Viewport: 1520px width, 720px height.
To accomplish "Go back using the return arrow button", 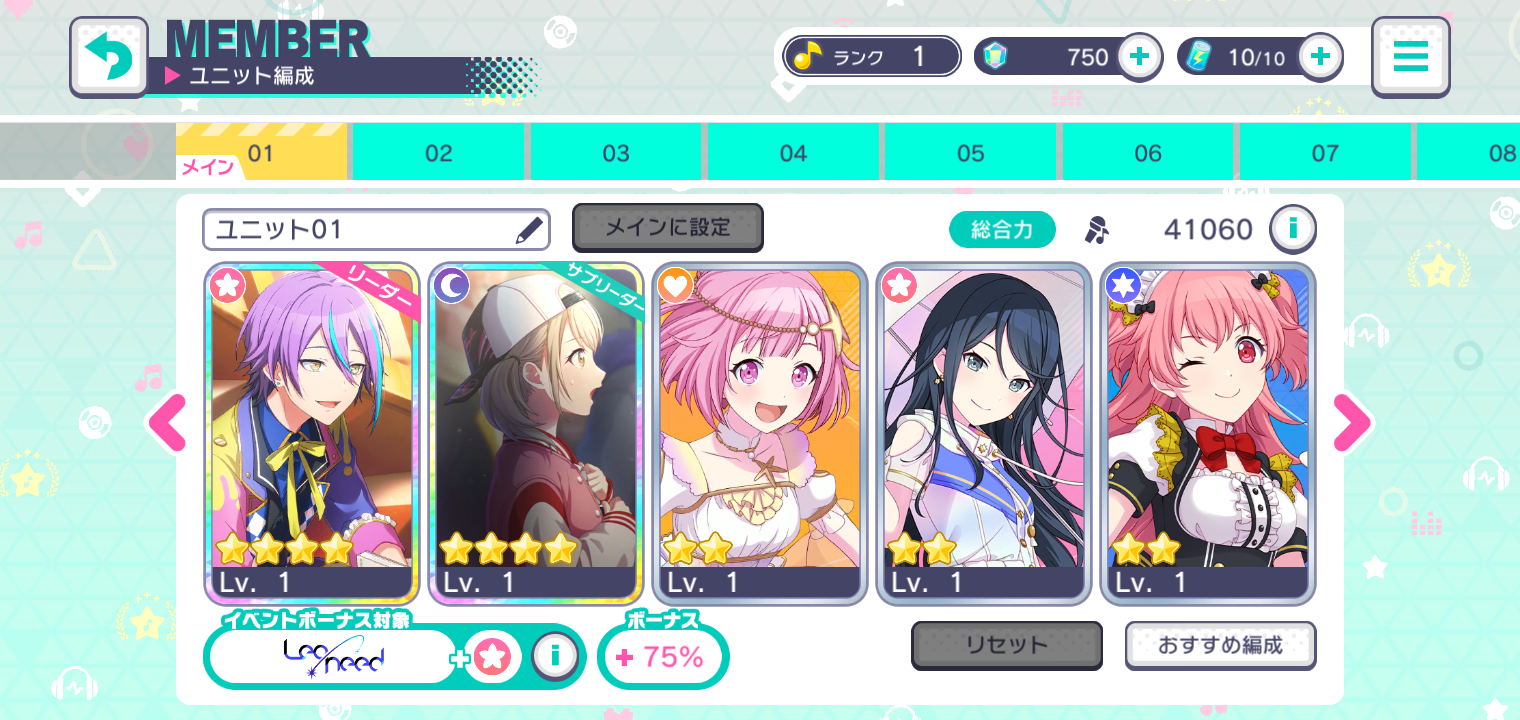I will click(109, 57).
